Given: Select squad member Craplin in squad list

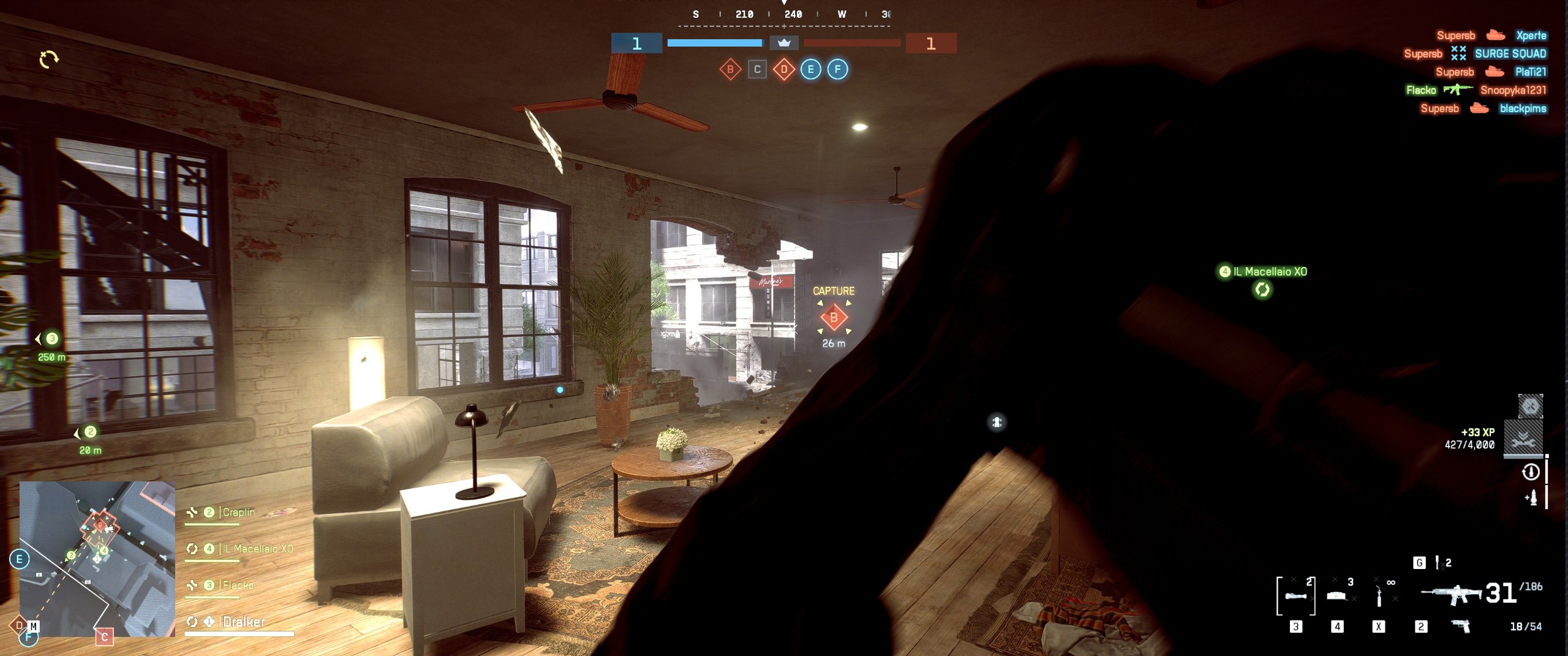Looking at the screenshot, I should pyautogui.click(x=238, y=512).
